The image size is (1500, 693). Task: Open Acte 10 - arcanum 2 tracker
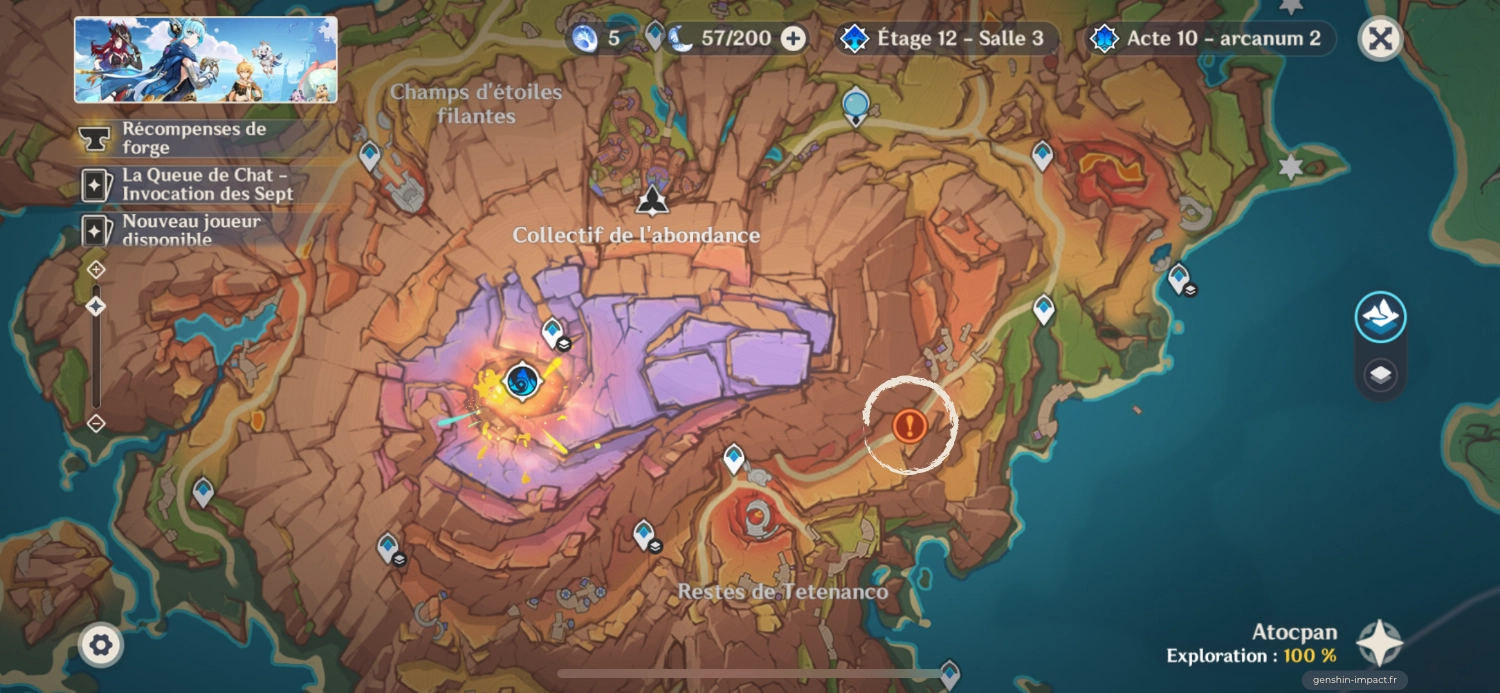(x=1210, y=39)
